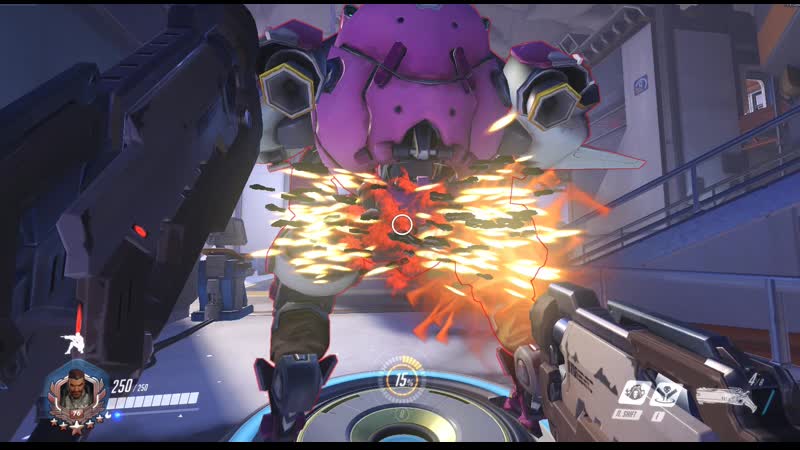Click the crouching figure status icon
Image resolution: width=800 pixels, height=450 pixels.
pyautogui.click(x=73, y=341)
